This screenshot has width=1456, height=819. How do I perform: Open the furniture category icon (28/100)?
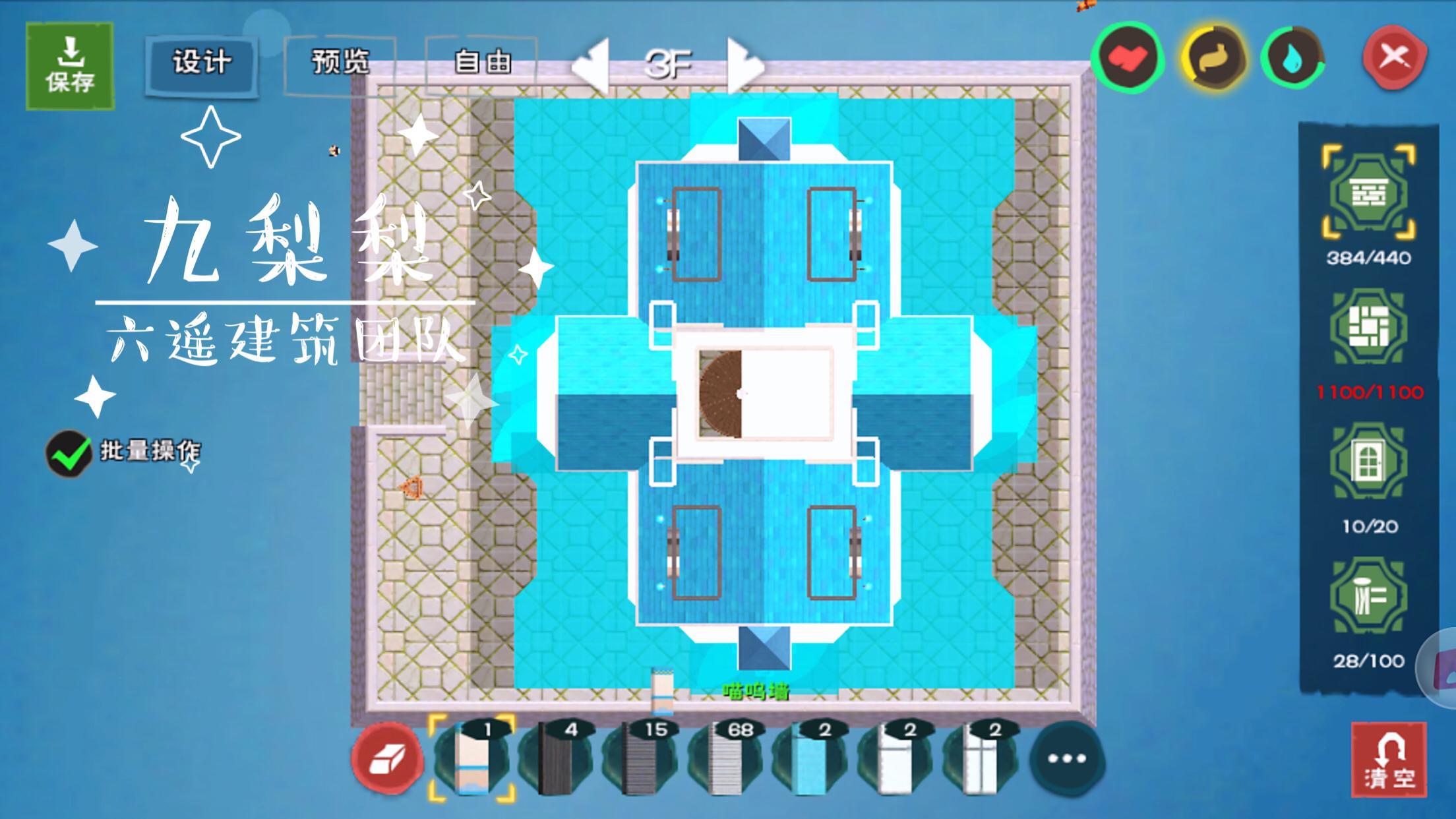point(1368,597)
